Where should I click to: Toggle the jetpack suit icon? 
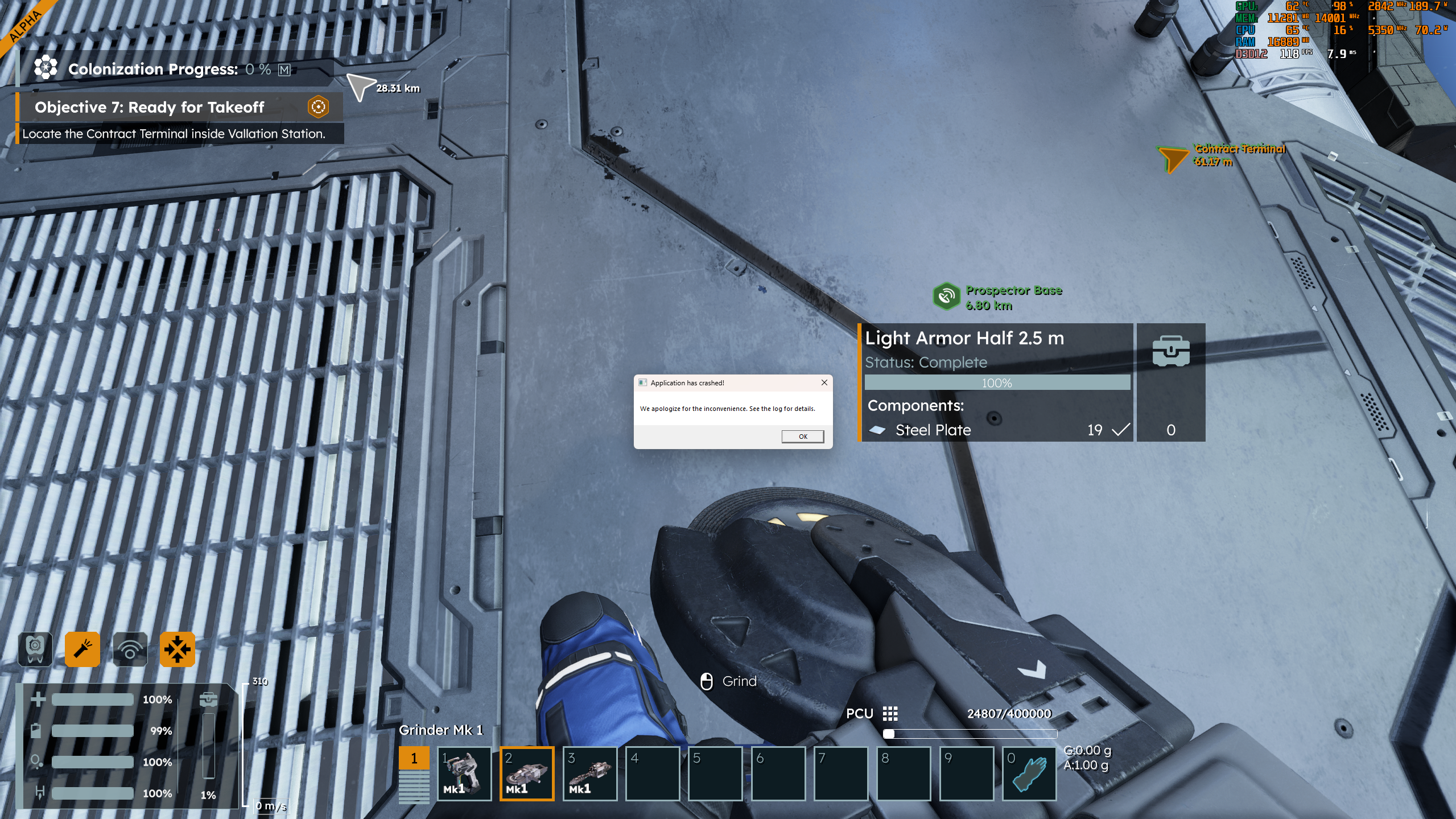tap(35, 649)
